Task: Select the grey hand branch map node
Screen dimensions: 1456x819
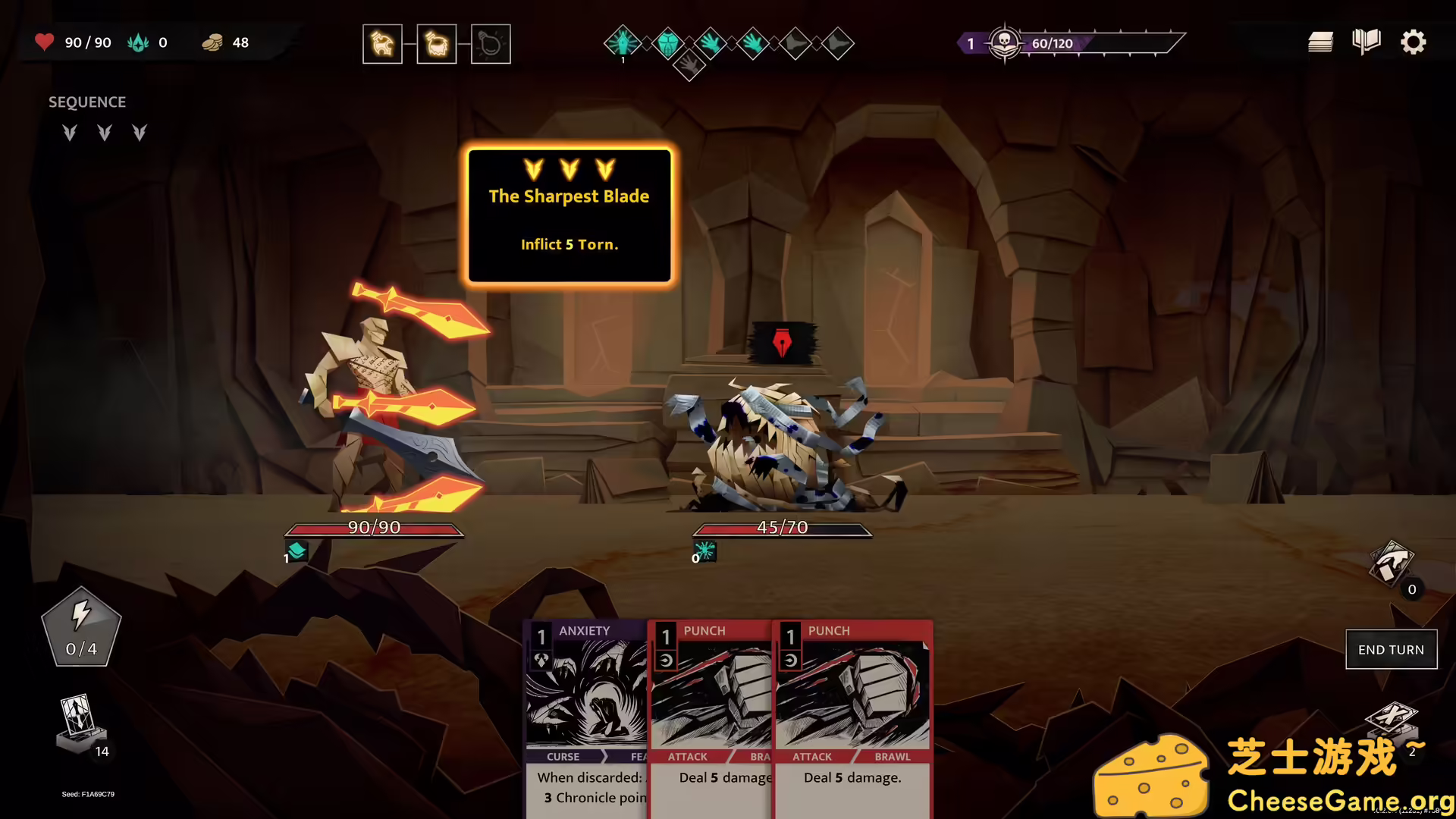Action: point(689,67)
